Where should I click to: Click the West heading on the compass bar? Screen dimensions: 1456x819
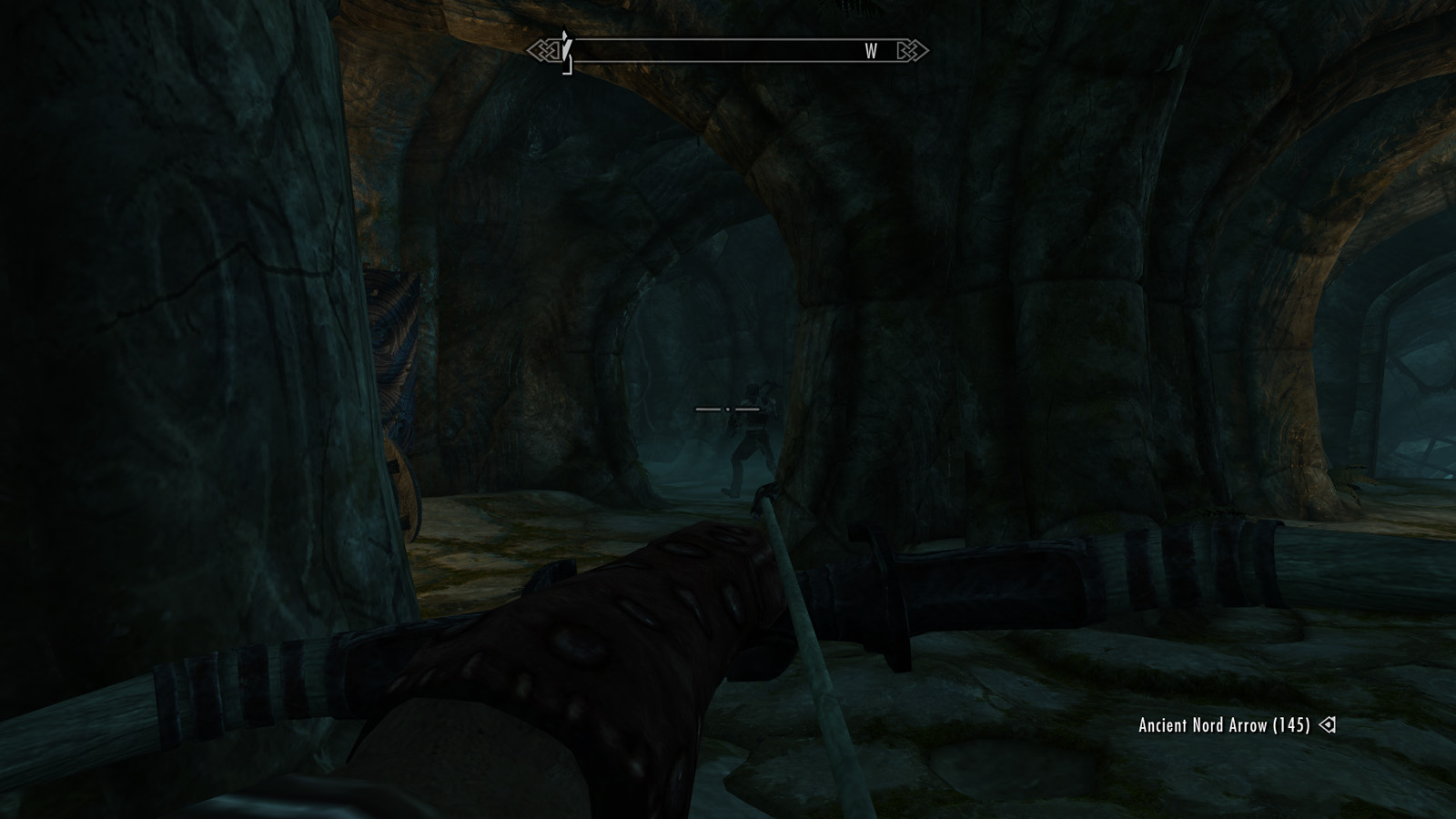(x=871, y=52)
